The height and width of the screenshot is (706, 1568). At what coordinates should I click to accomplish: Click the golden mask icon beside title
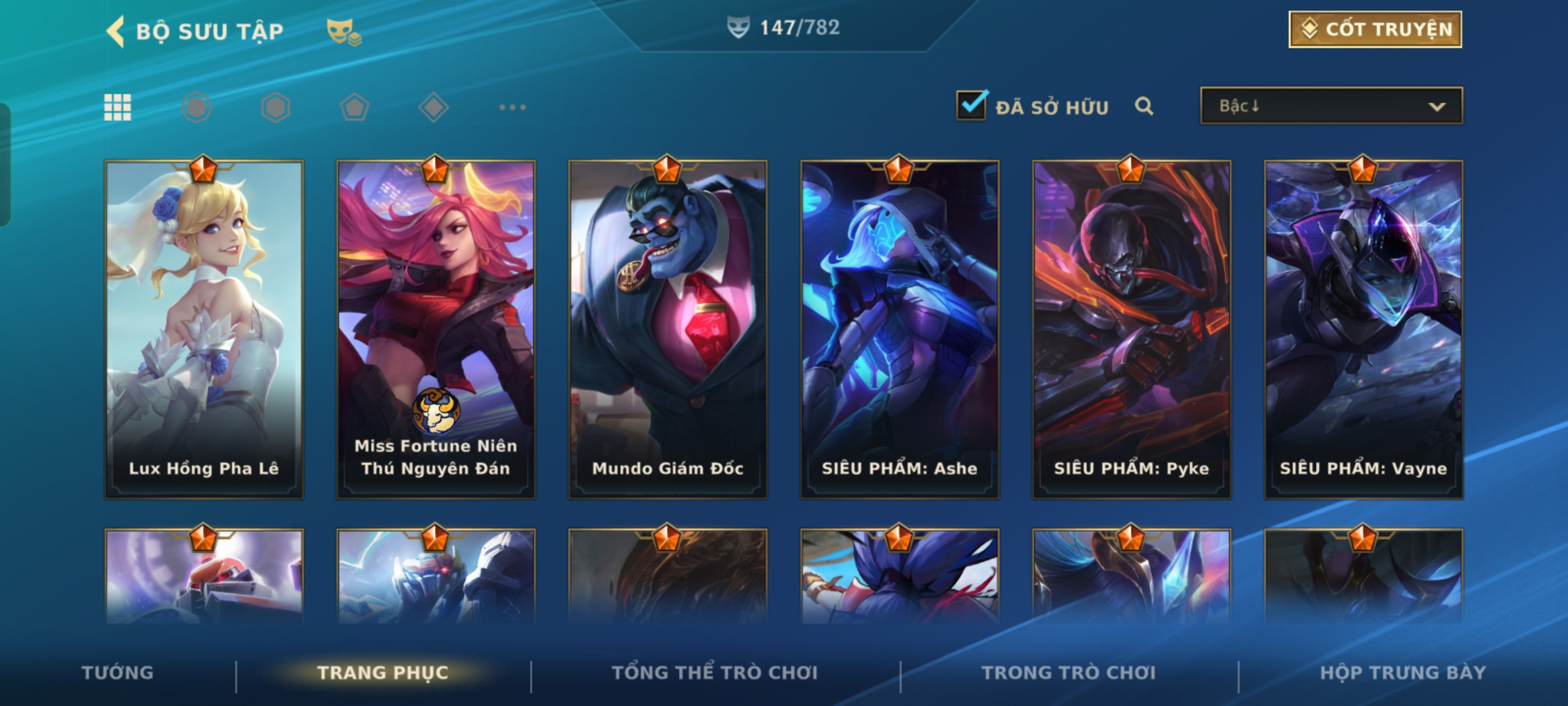[344, 31]
